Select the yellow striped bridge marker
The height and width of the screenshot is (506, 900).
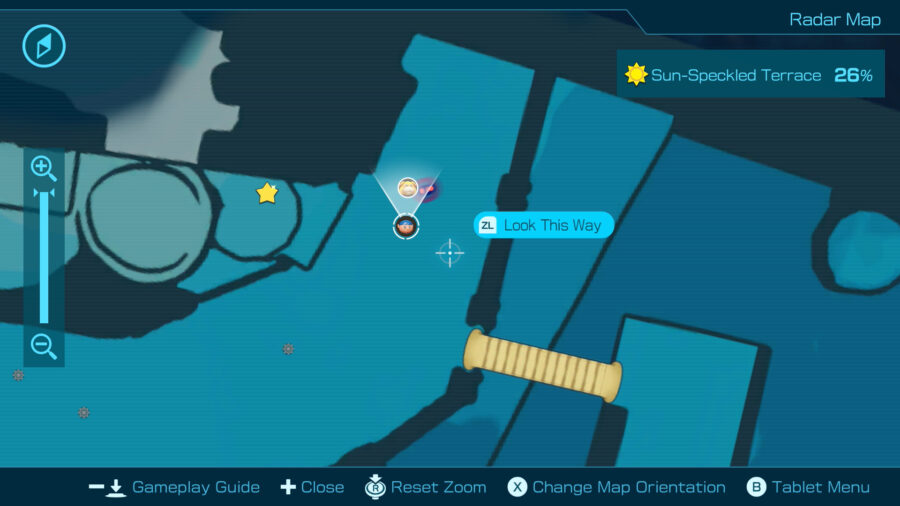pyautogui.click(x=543, y=364)
